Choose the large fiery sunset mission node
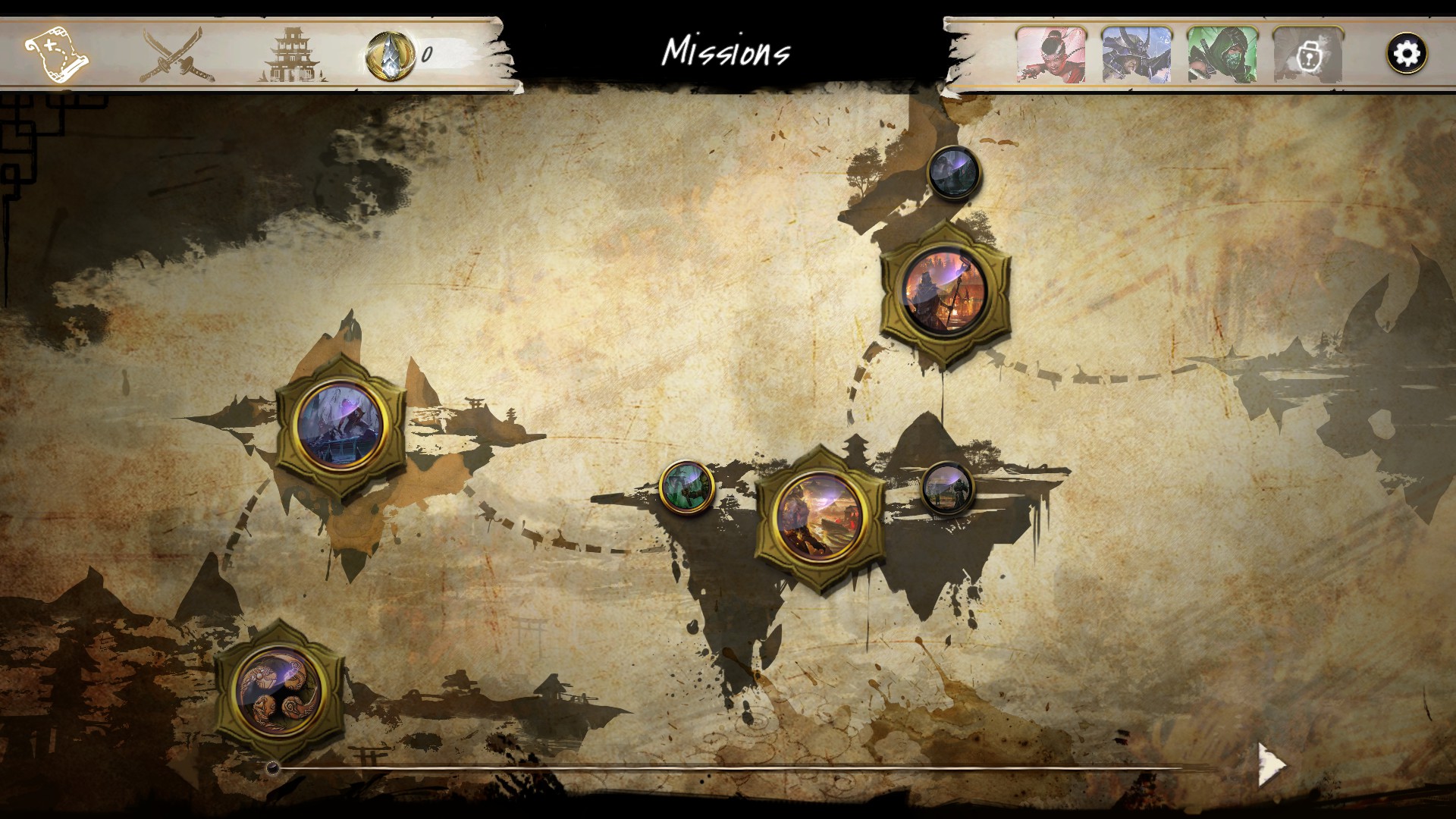Screen dimensions: 1456x819 (x=820, y=517)
